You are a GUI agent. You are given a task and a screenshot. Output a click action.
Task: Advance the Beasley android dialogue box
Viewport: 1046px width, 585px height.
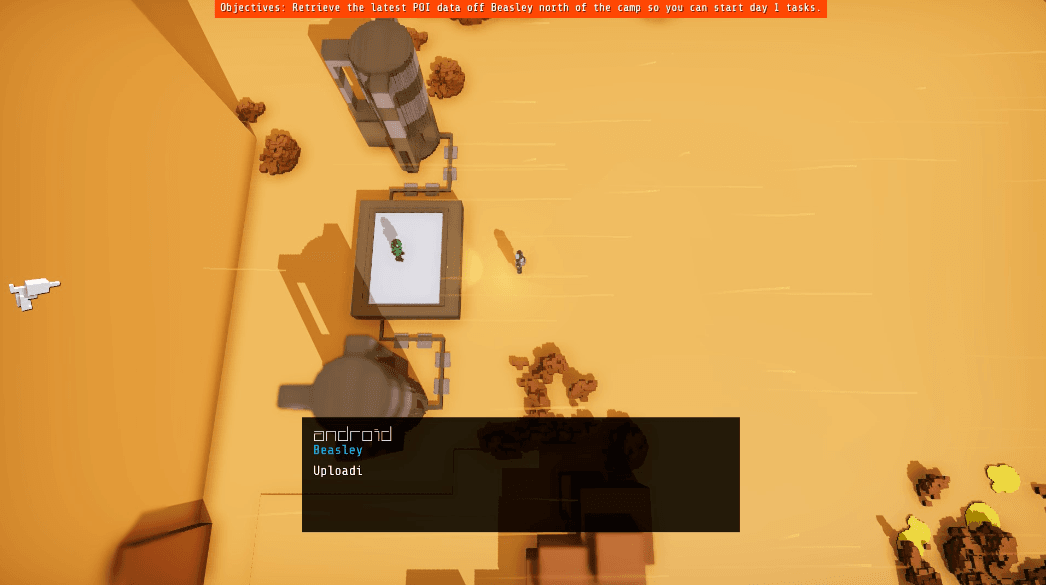(x=520, y=474)
